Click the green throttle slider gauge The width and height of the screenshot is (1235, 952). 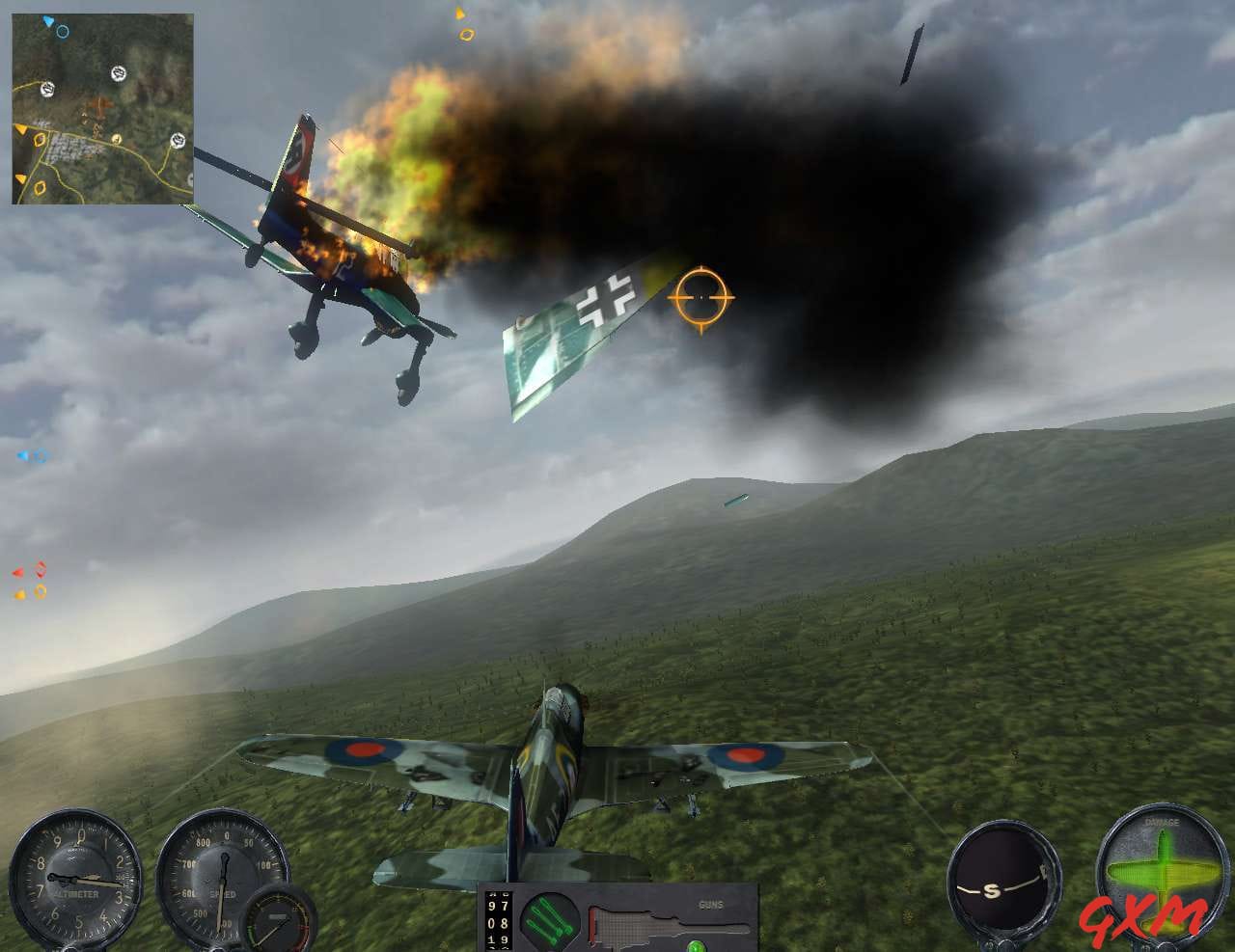[280, 916]
